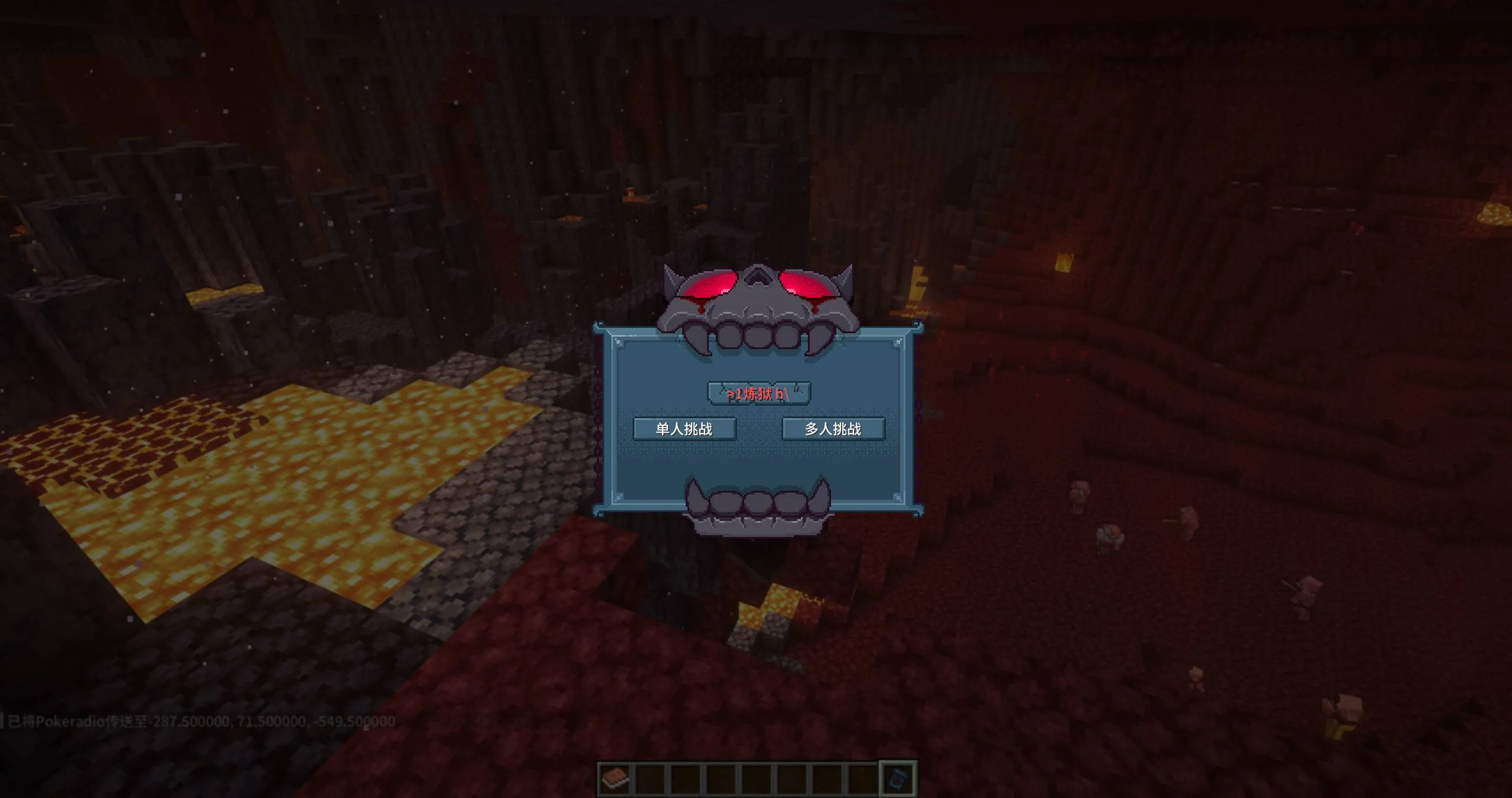Click the red >1 prefix in the title
Image resolution: width=1512 pixels, height=798 pixels.
point(734,395)
